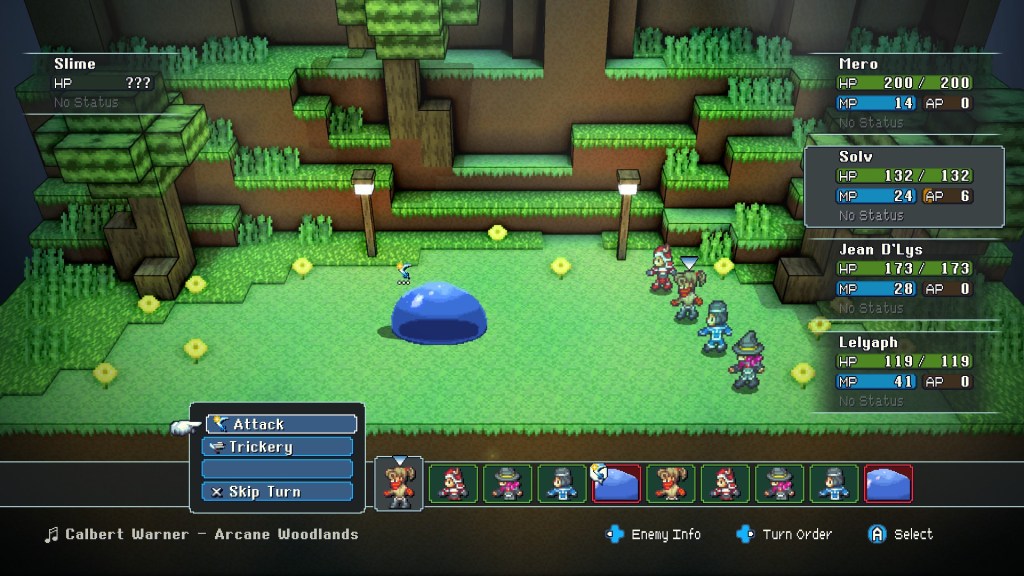
Task: Click Solv's highlighted status panel
Action: tap(904, 186)
